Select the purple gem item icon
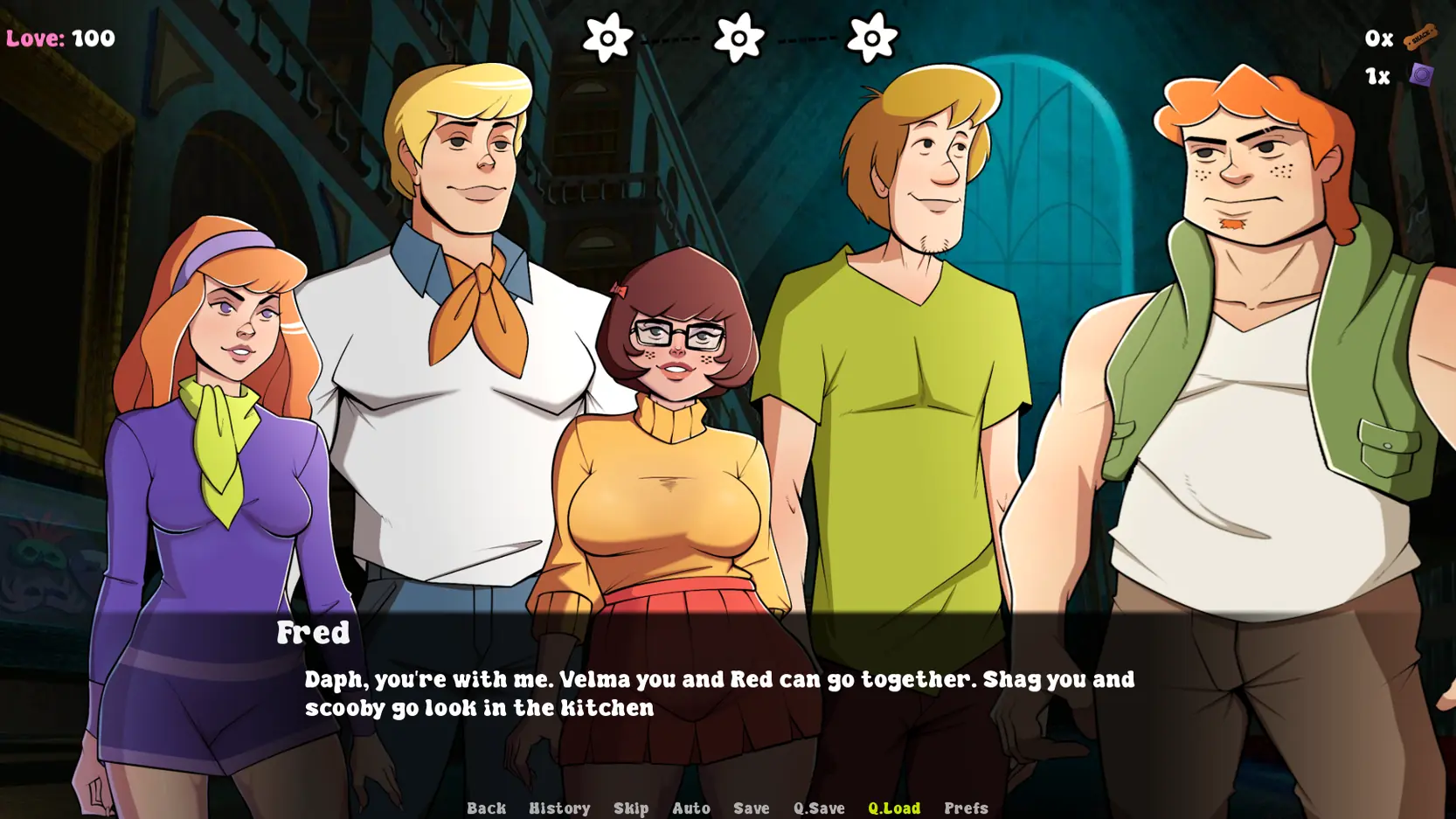 (1421, 75)
